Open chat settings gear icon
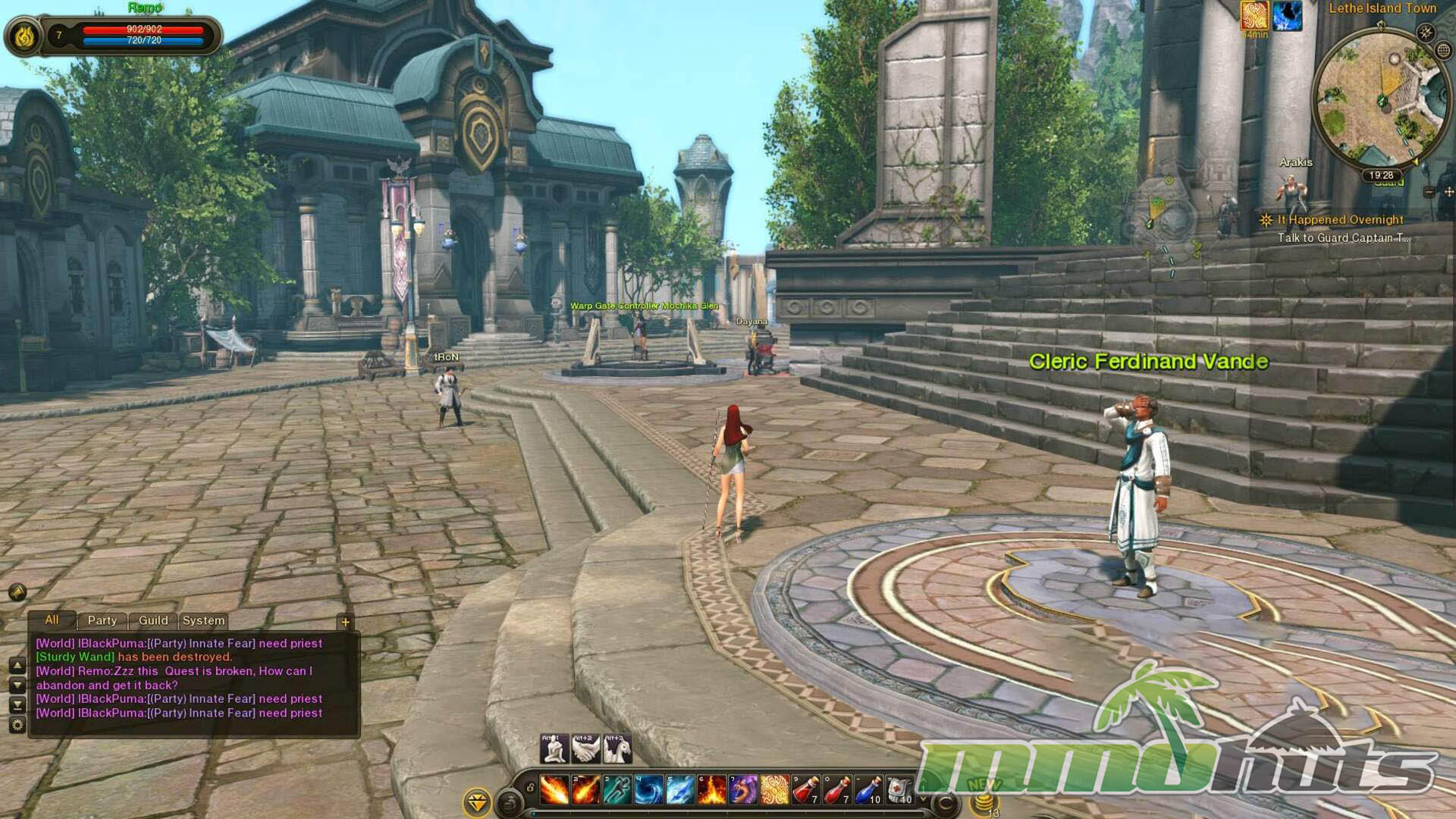Image resolution: width=1456 pixels, height=819 pixels. point(17,725)
